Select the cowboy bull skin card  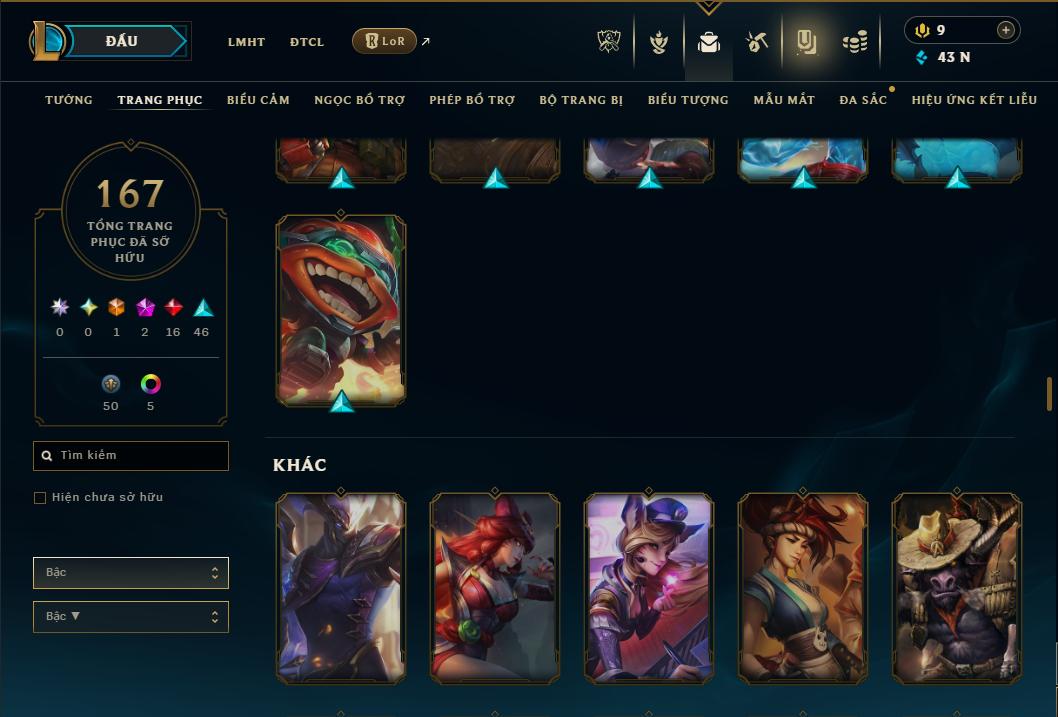(x=957, y=588)
